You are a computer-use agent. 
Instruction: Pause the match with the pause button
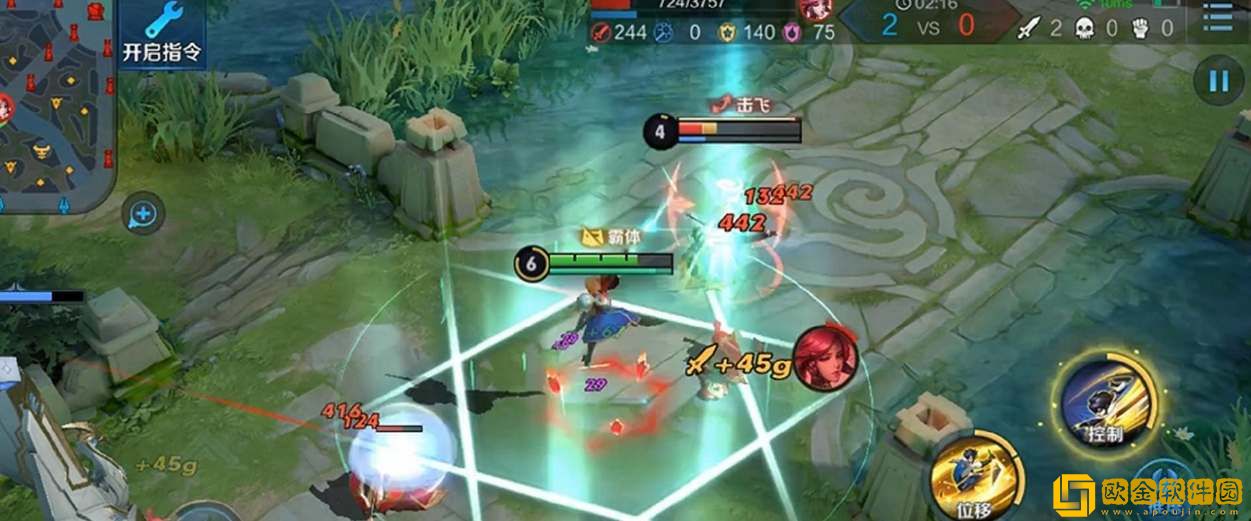click(1218, 81)
